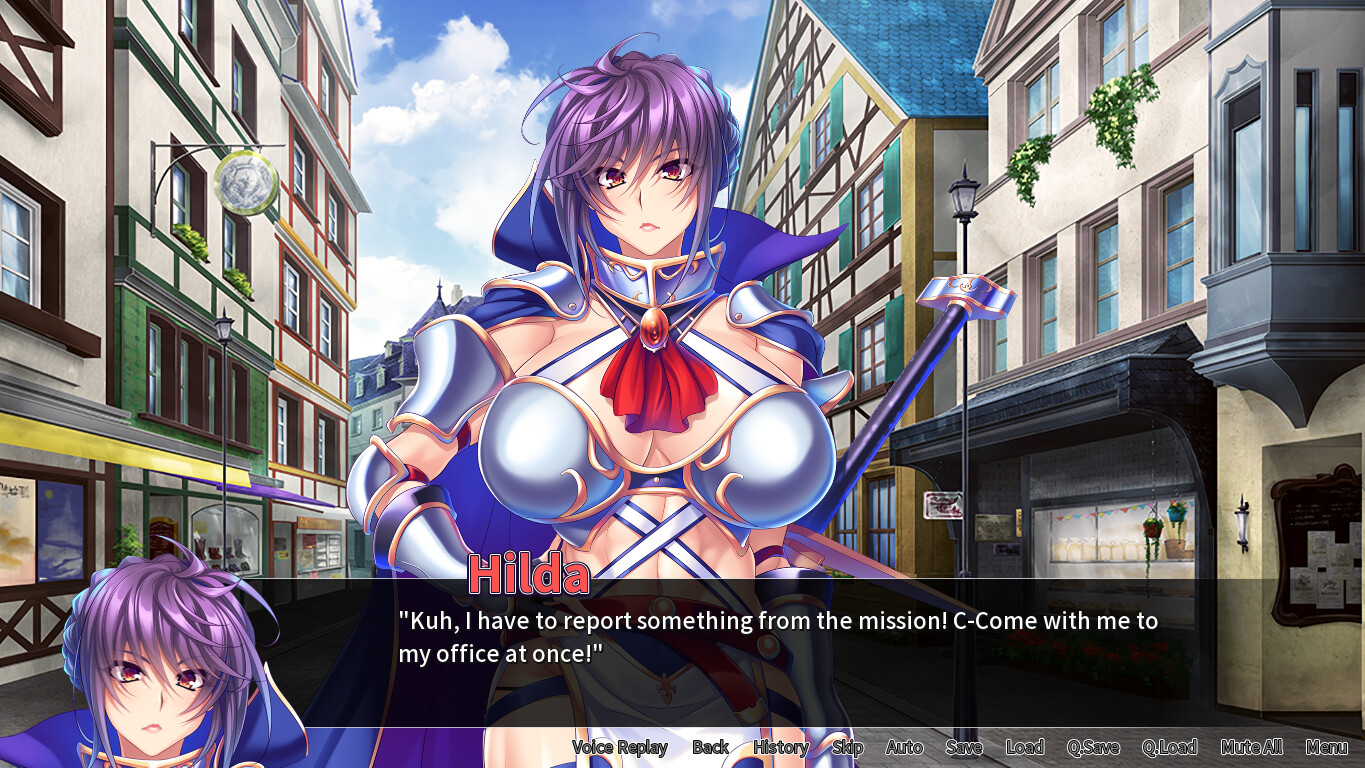Viewport: 1365px width, 768px height.
Task: Open the Save screen
Action: (x=962, y=747)
